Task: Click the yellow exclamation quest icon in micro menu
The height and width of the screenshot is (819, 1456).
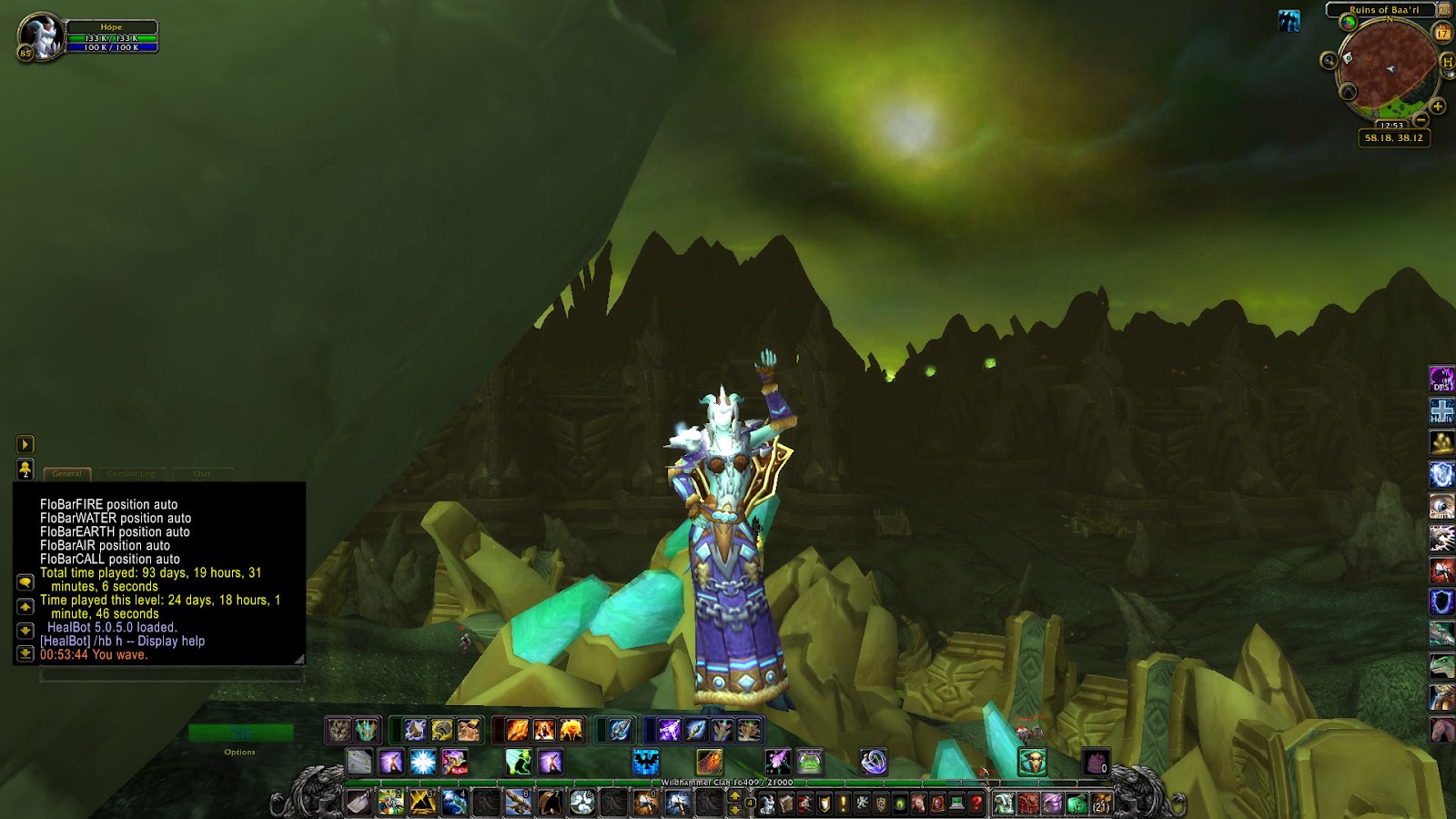Action: click(844, 803)
